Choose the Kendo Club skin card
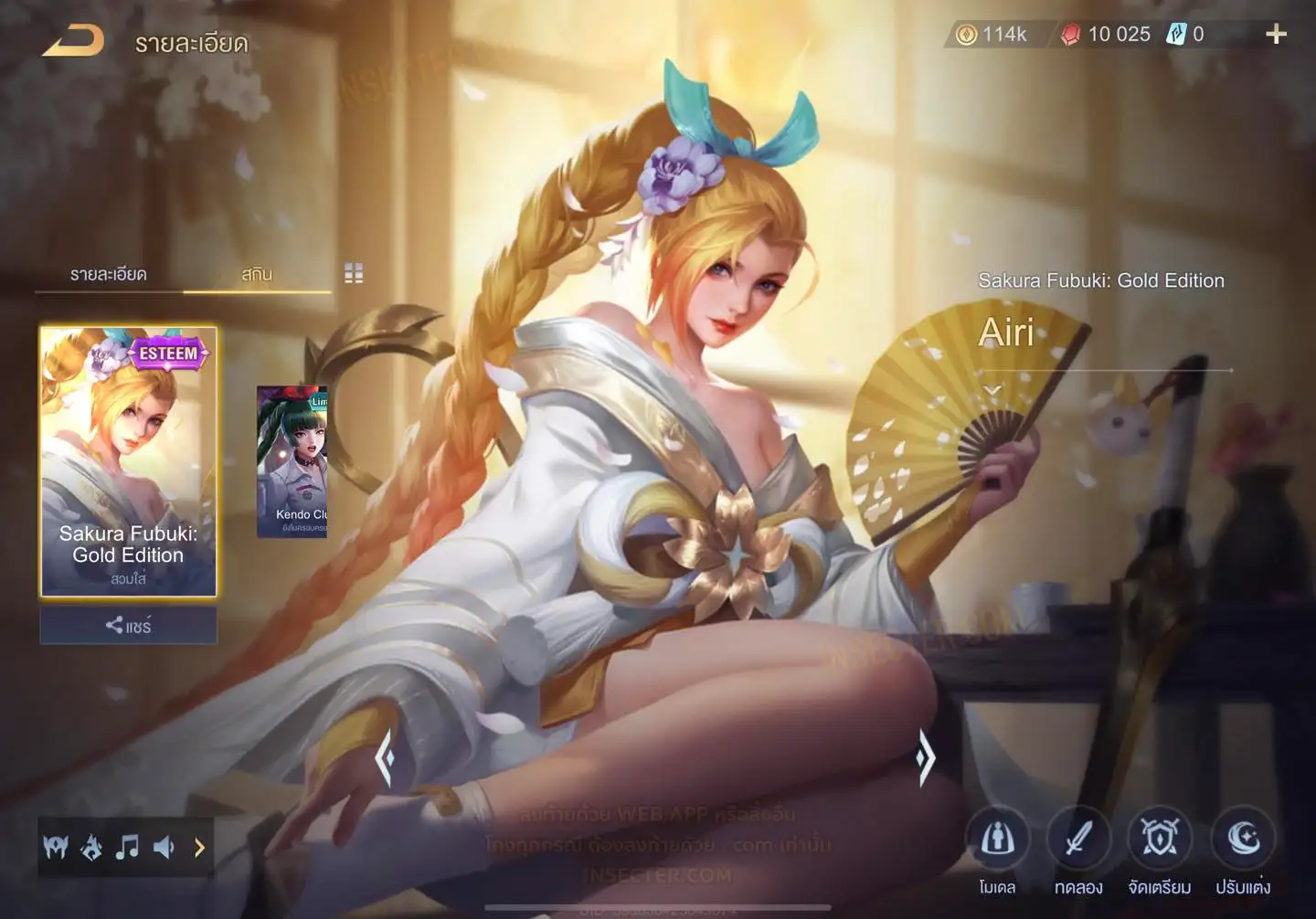This screenshot has width=1316, height=919. [x=292, y=461]
